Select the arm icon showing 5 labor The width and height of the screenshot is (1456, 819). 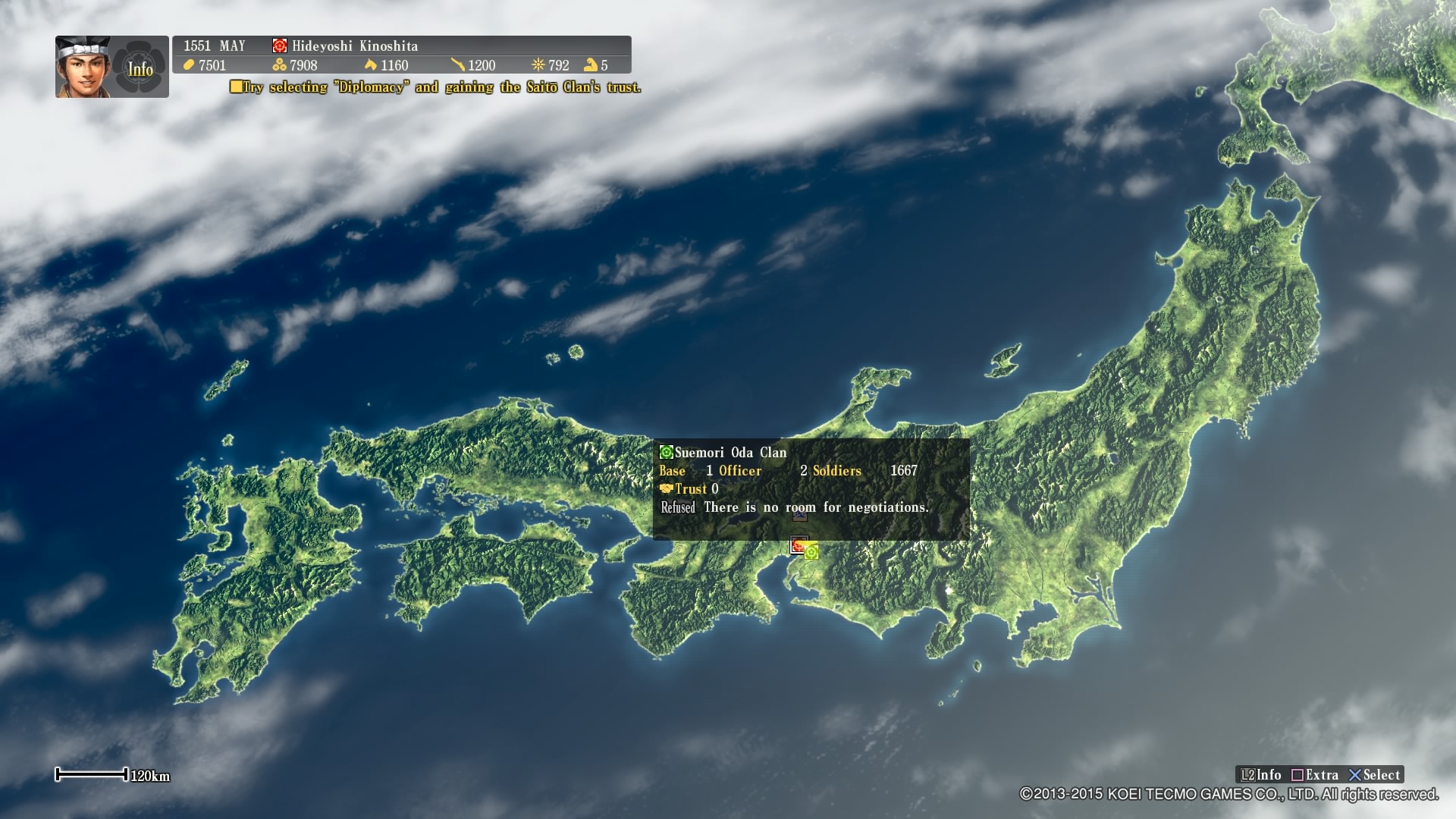pyautogui.click(x=592, y=66)
